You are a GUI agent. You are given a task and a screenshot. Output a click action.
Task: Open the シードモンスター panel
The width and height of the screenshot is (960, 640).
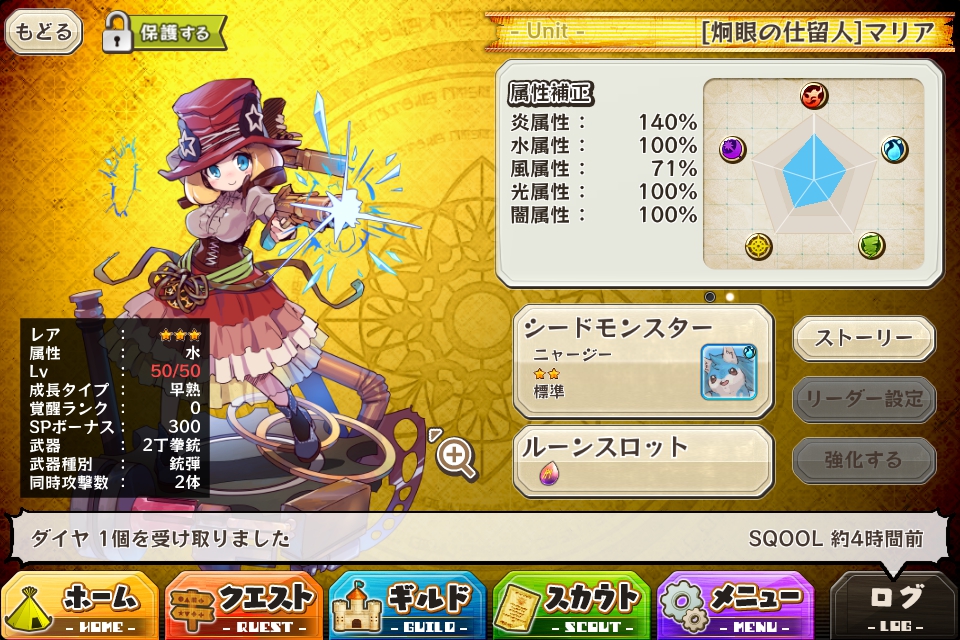pos(643,361)
